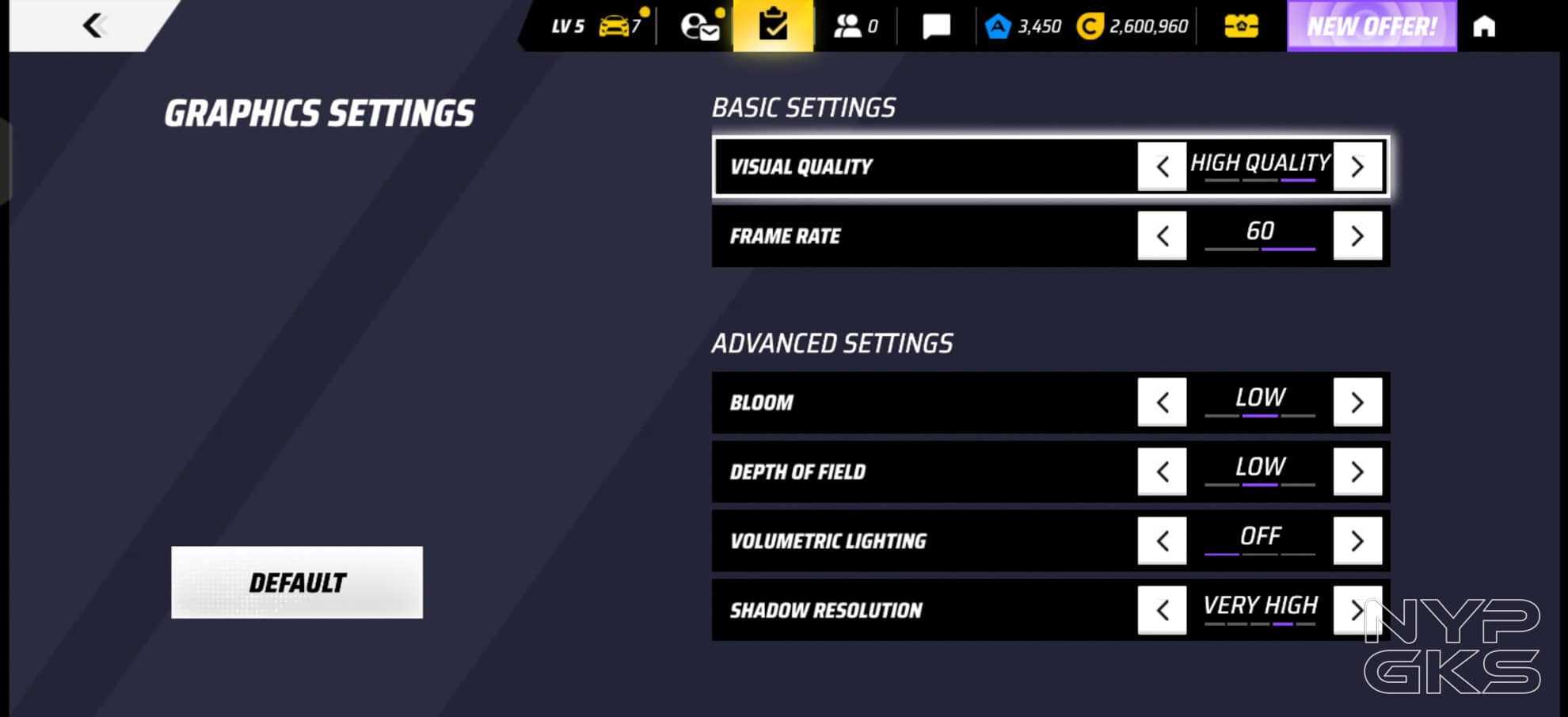Lower Shadow Resolution with left arrow
Screen dimensions: 1568x717
1162,610
